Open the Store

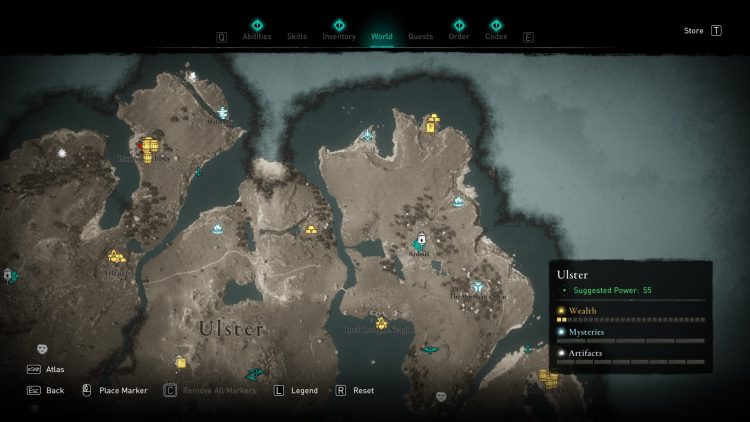click(694, 31)
